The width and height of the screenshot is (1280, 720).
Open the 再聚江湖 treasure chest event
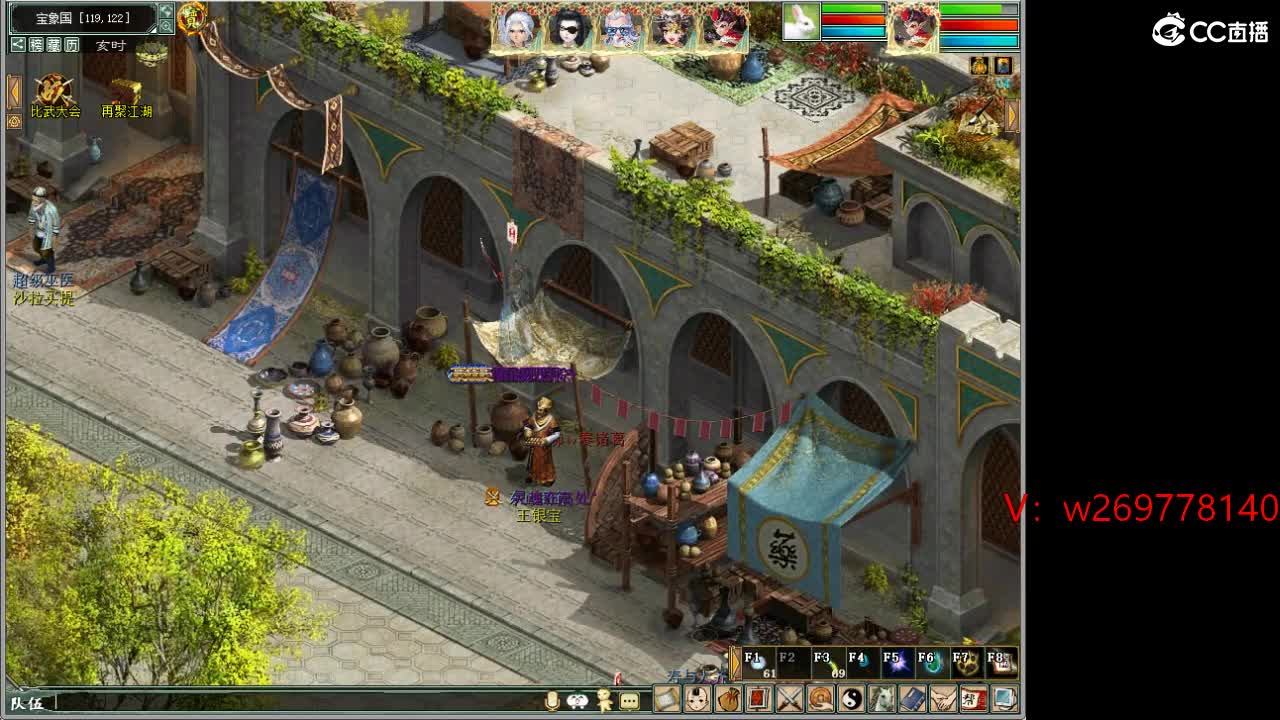(126, 93)
